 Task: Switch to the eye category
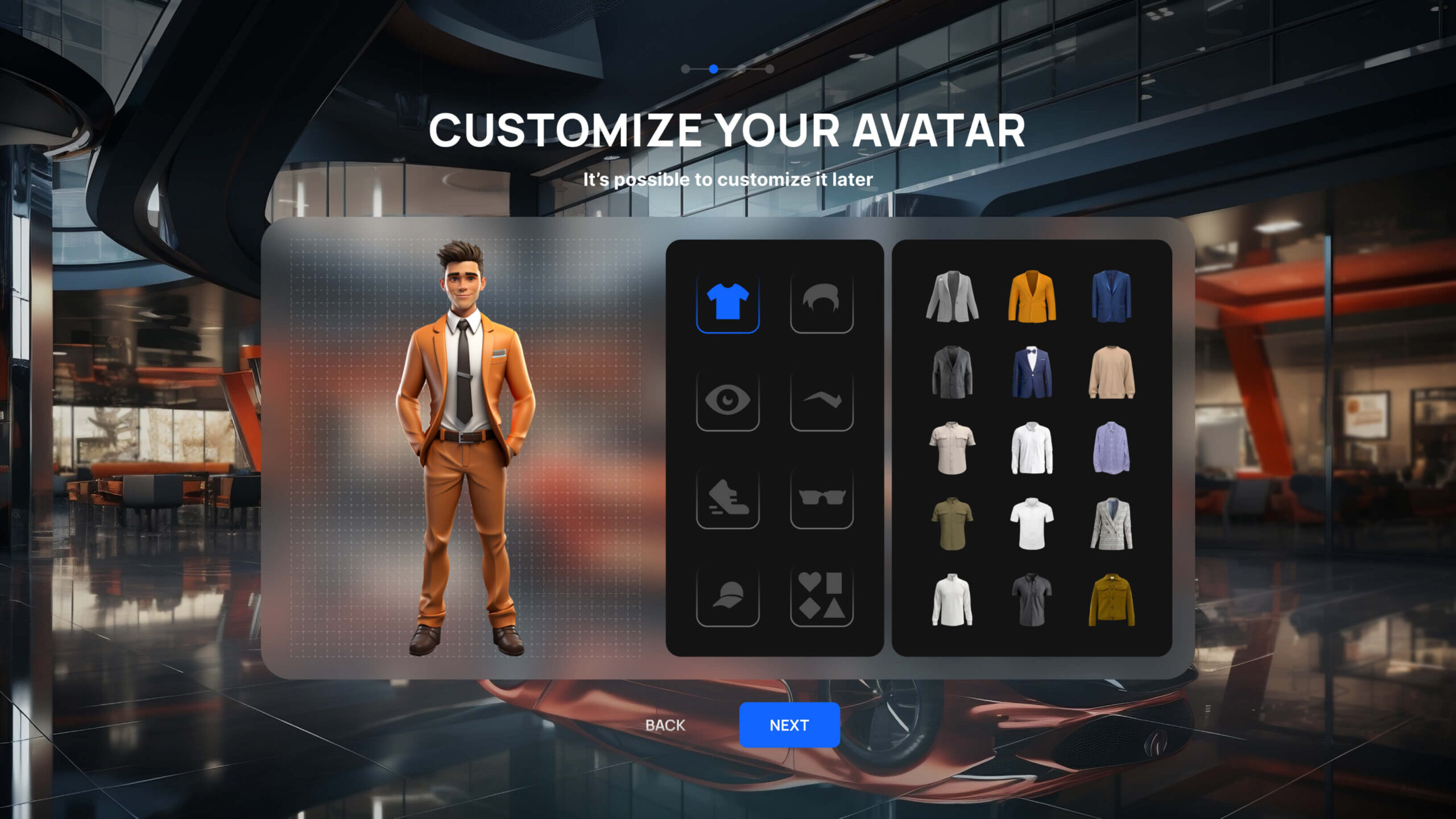(727, 400)
